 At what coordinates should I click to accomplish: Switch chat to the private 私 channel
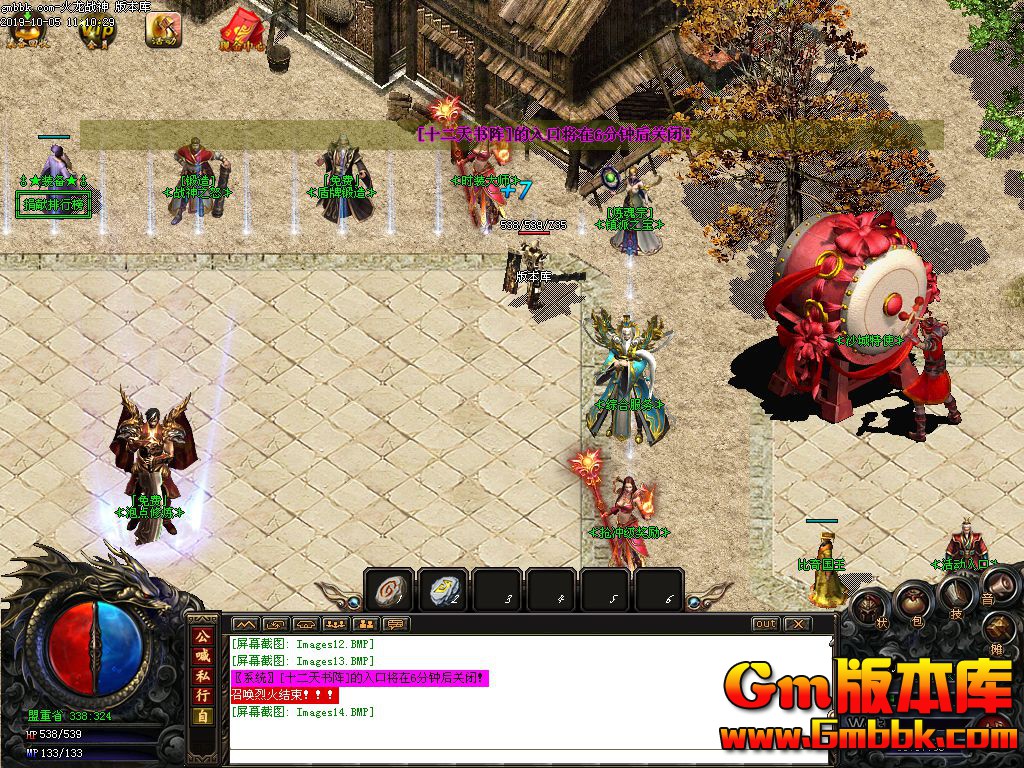(x=202, y=678)
